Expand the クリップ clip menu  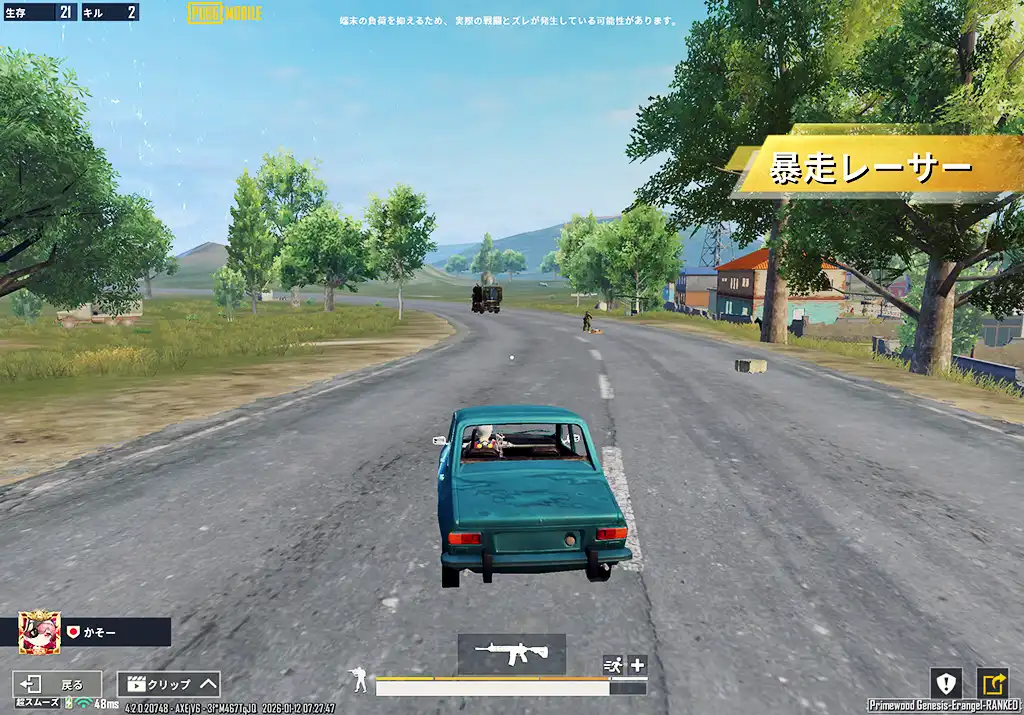169,684
